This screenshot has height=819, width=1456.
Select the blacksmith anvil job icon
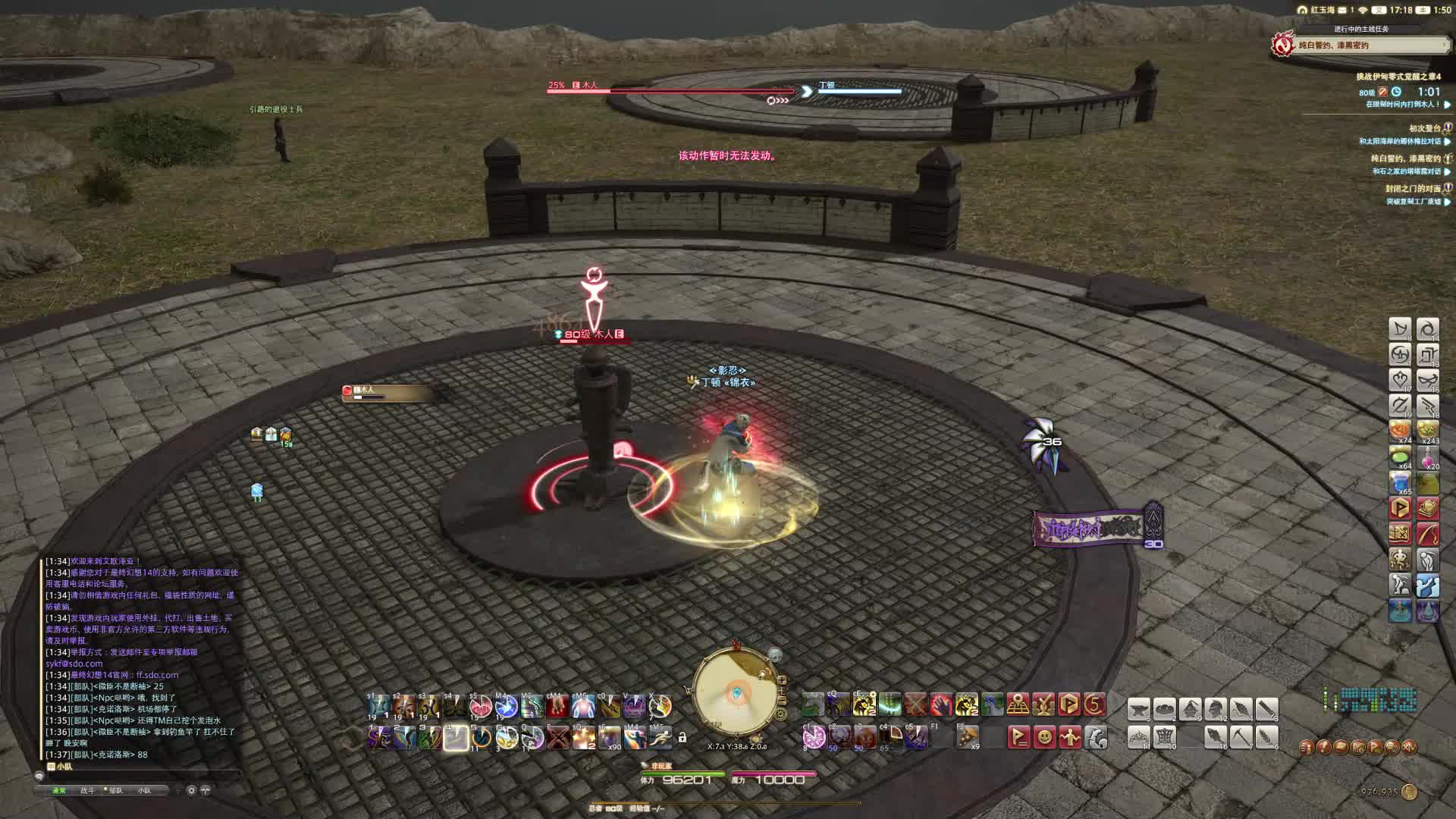pyautogui.click(x=1138, y=709)
